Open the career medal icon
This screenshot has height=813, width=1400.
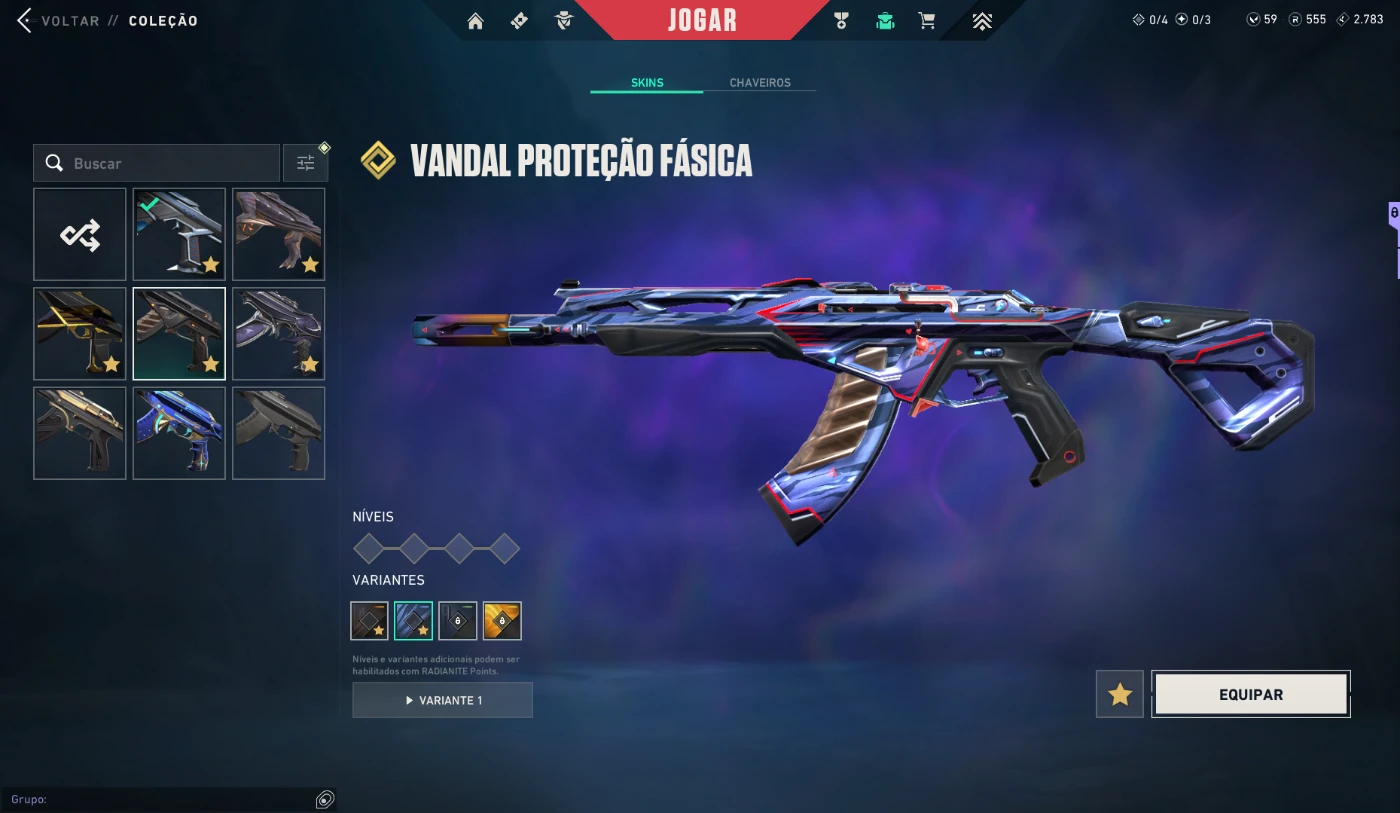tap(841, 21)
